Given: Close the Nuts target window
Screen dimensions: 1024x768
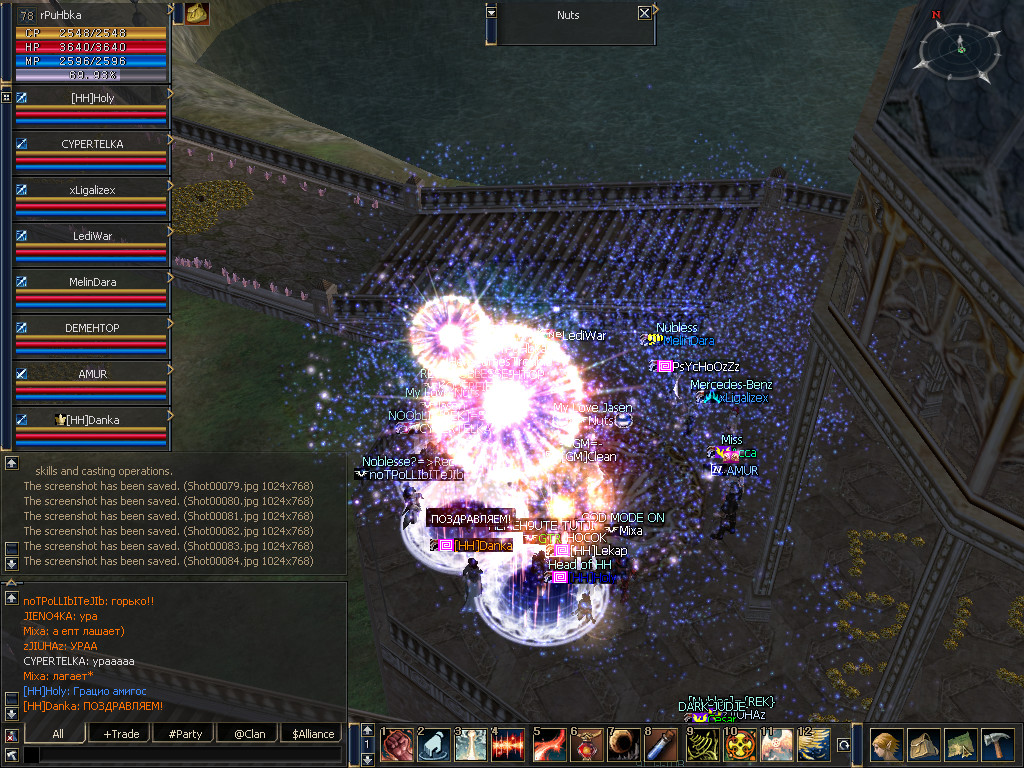Looking at the screenshot, I should [x=644, y=14].
